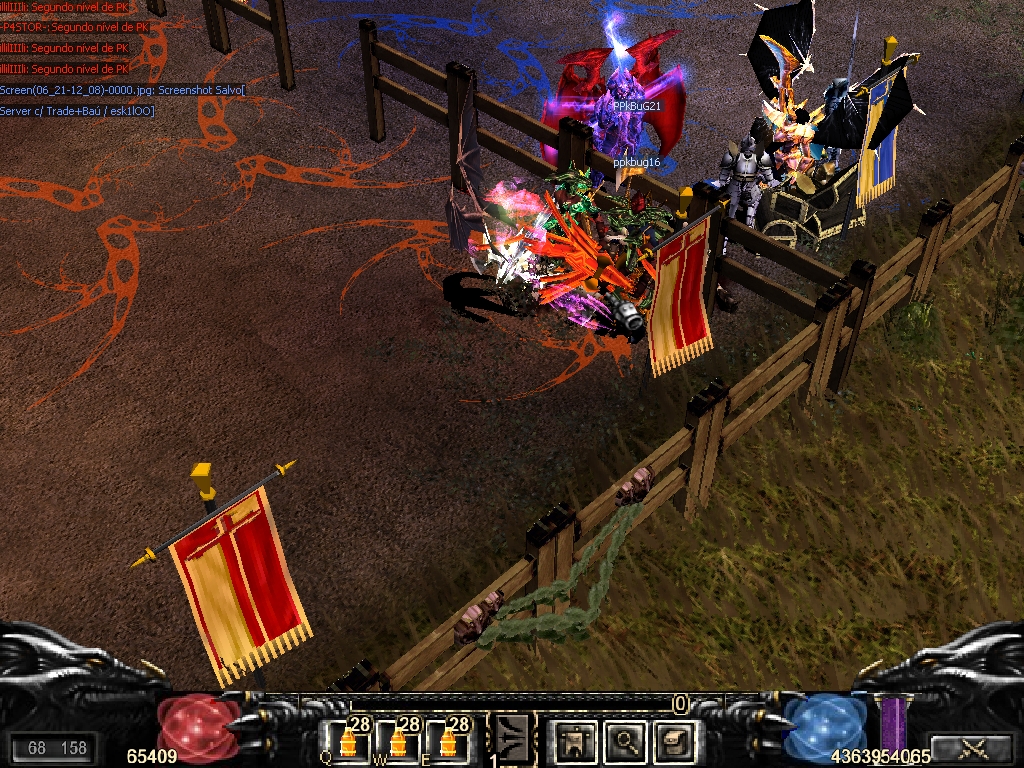Open the scroll icon button
This screenshot has width=1024, height=768.
(x=674, y=741)
